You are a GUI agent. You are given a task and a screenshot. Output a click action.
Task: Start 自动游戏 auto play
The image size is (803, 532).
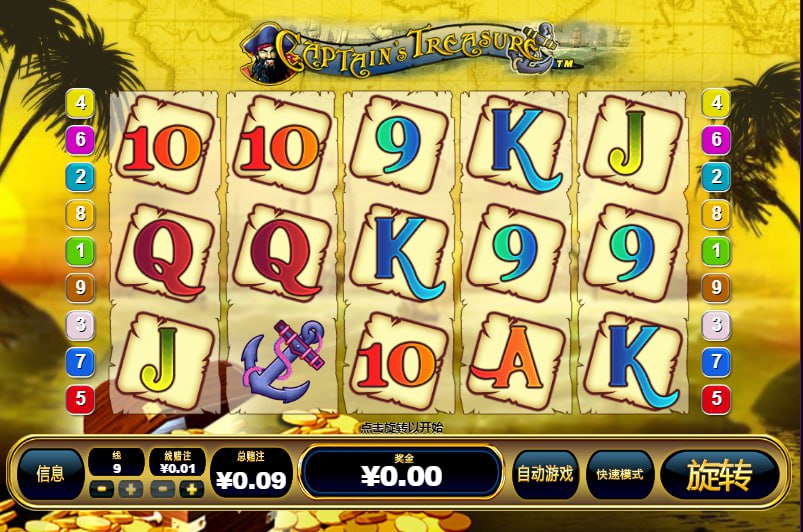545,474
